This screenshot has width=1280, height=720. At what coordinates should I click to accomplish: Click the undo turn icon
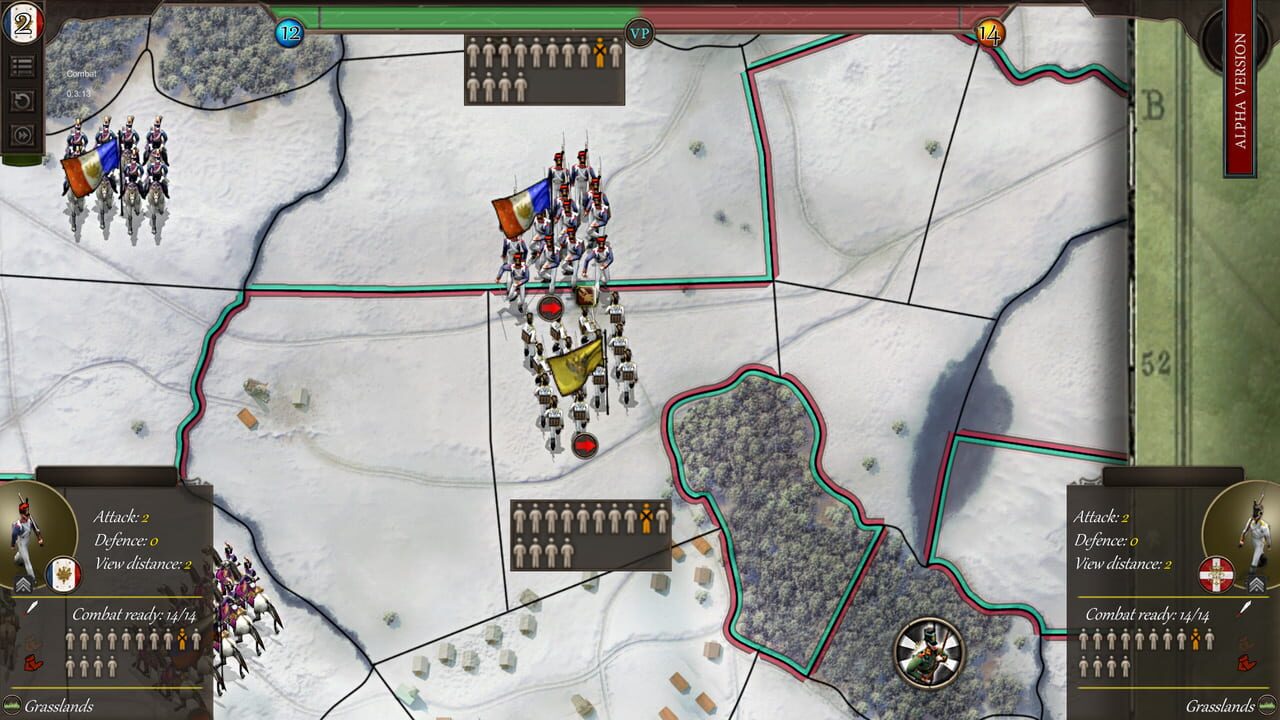pos(23,98)
